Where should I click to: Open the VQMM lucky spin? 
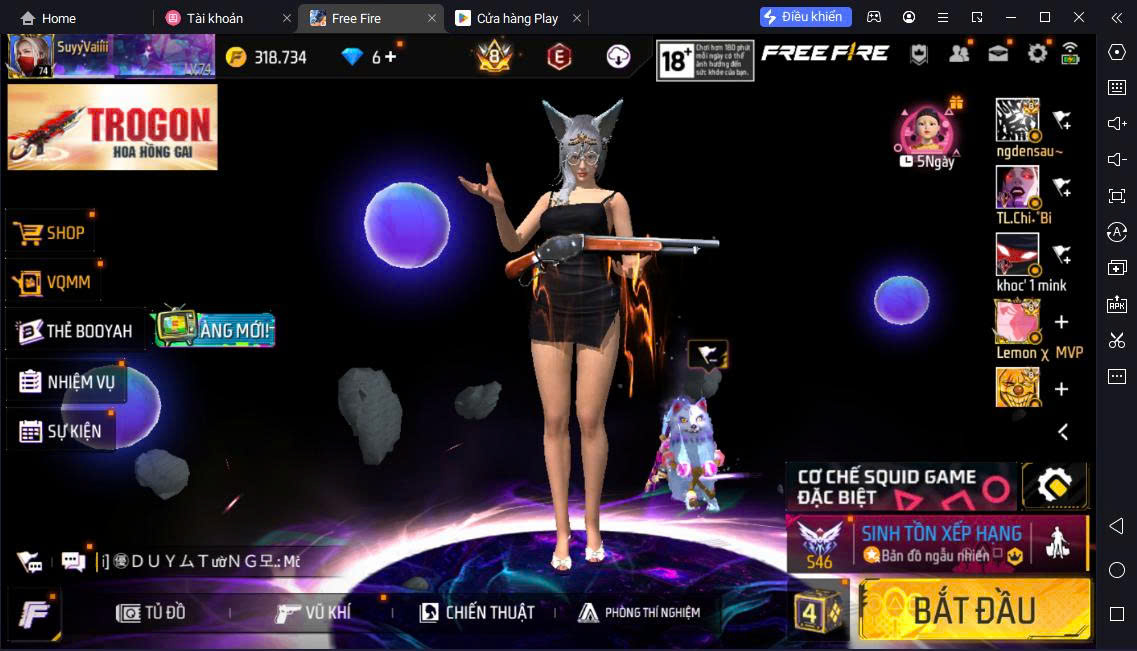[x=55, y=282]
